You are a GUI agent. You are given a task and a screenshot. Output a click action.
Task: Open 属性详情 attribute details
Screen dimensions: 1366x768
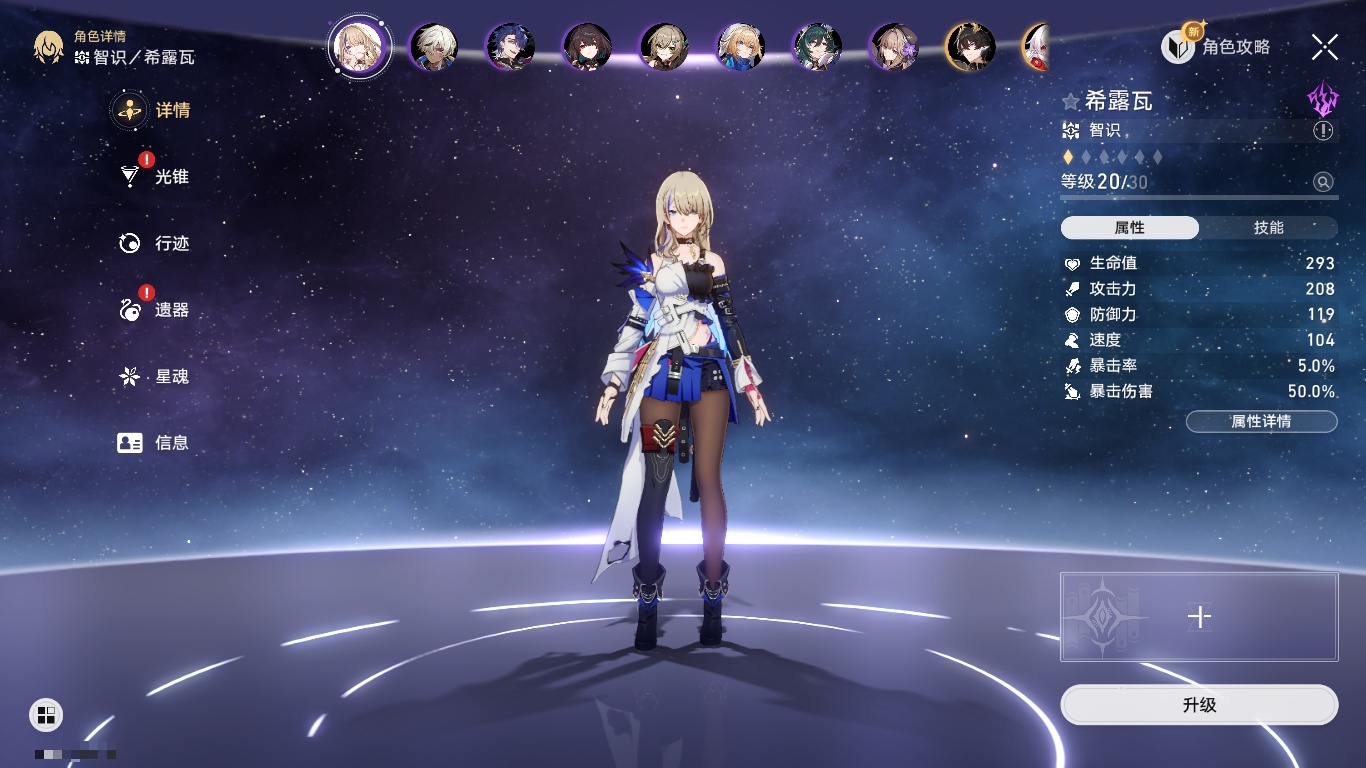click(1261, 421)
